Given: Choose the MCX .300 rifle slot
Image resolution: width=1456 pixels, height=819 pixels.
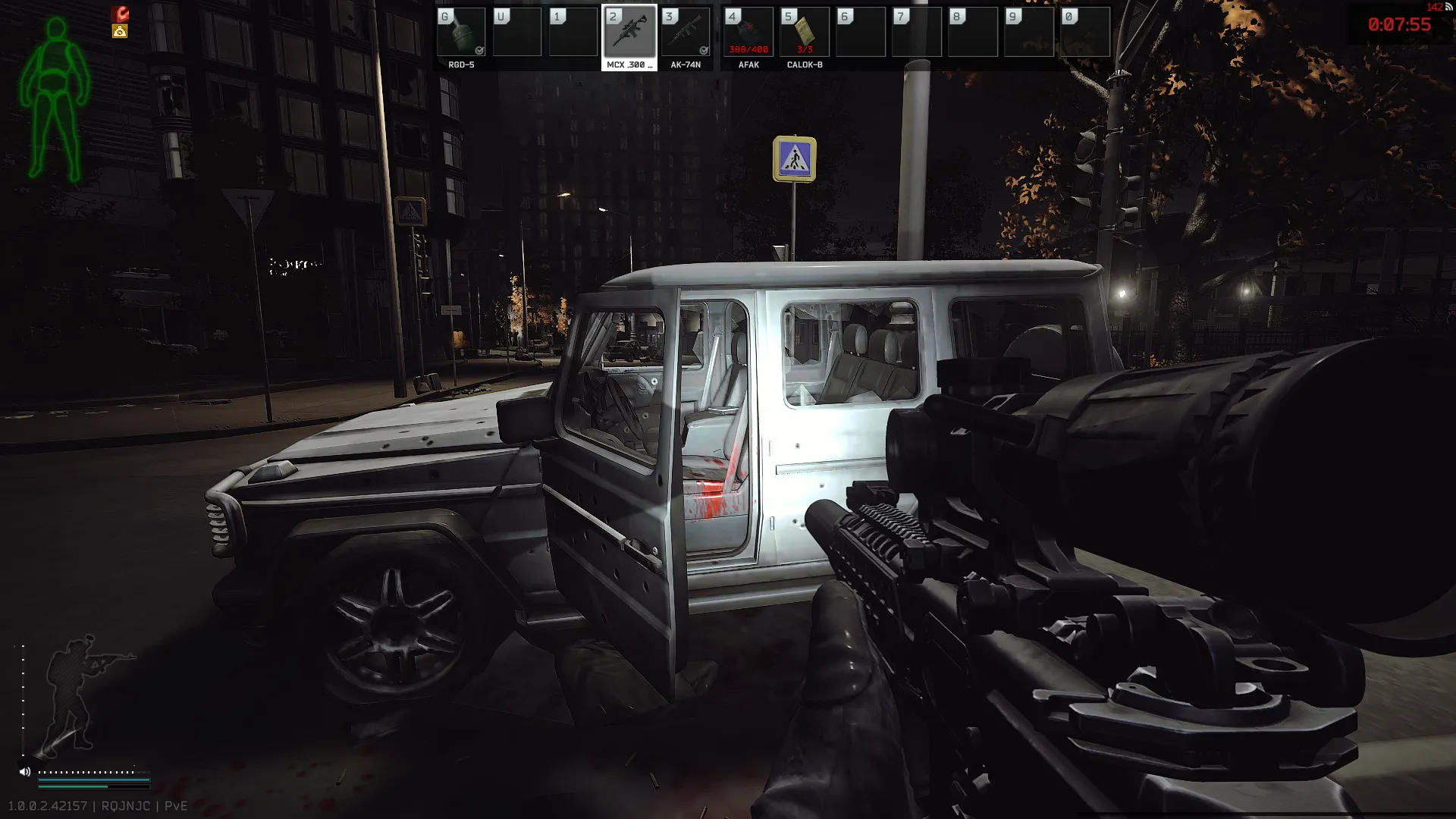Looking at the screenshot, I should click(x=629, y=33).
